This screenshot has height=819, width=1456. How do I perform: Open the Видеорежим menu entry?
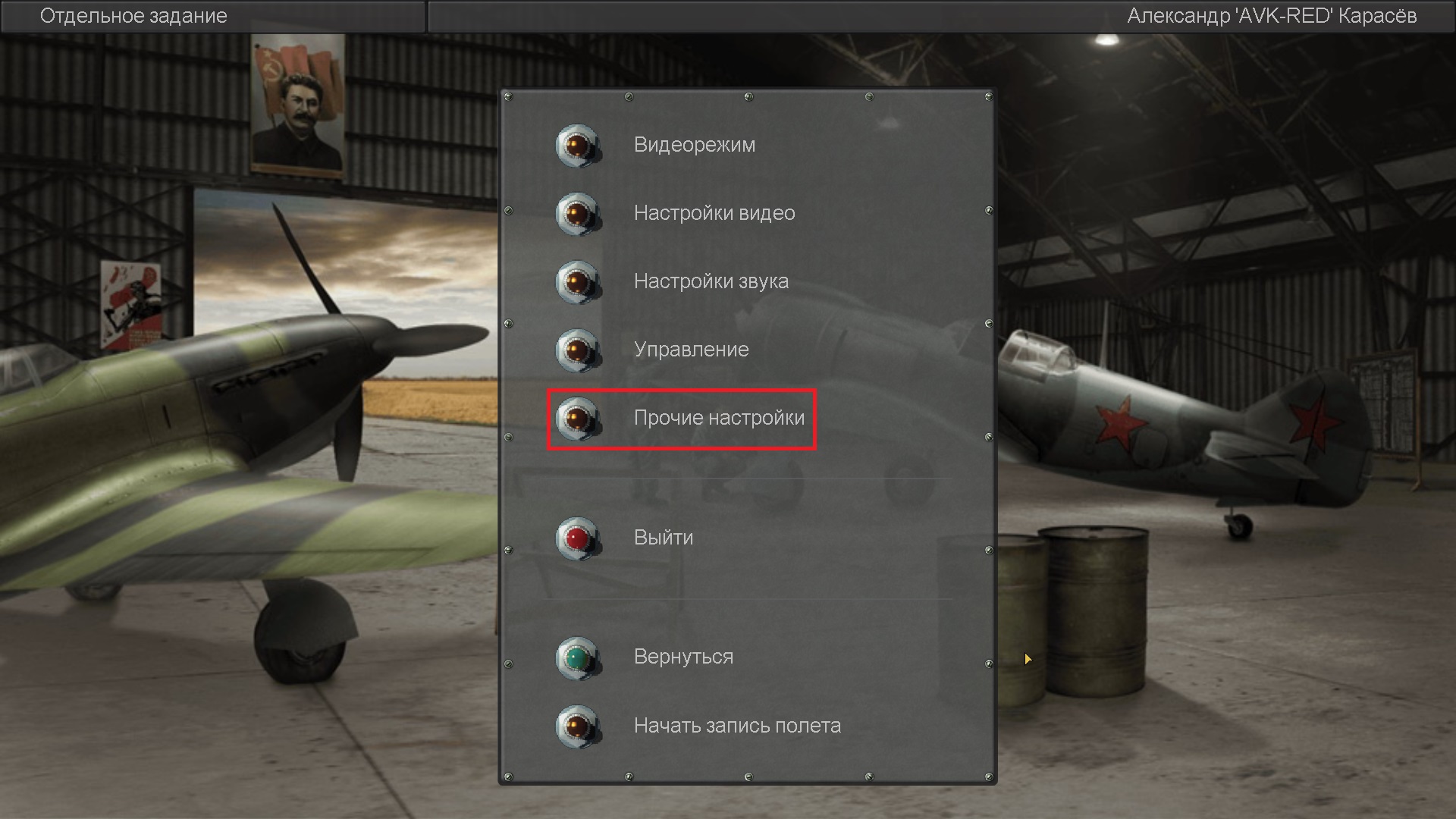click(578, 145)
